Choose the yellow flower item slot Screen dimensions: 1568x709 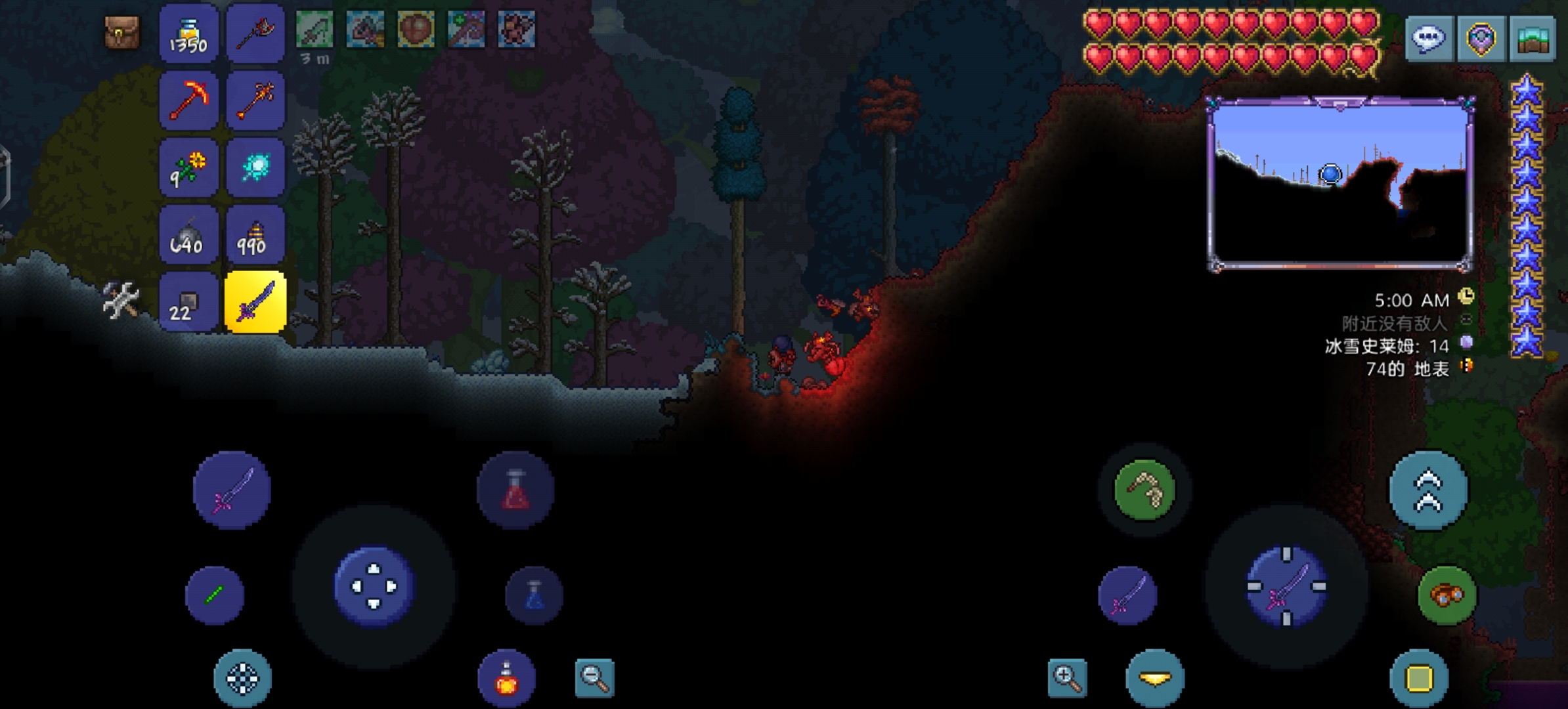click(188, 168)
